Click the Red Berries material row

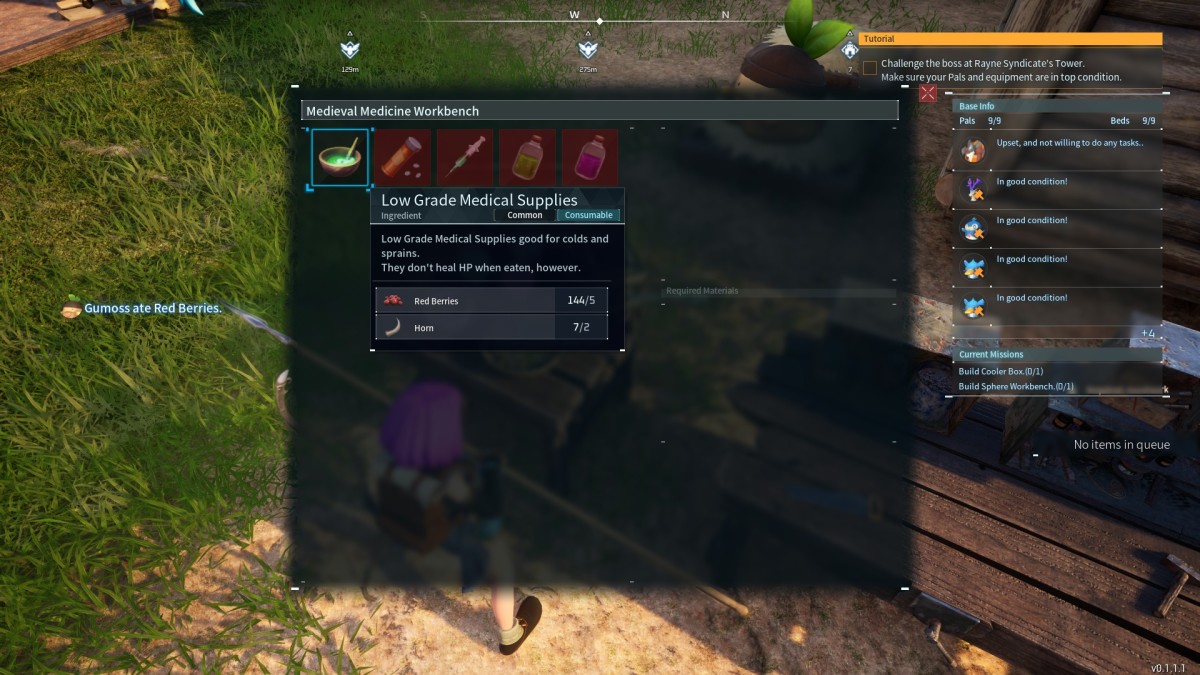[491, 300]
